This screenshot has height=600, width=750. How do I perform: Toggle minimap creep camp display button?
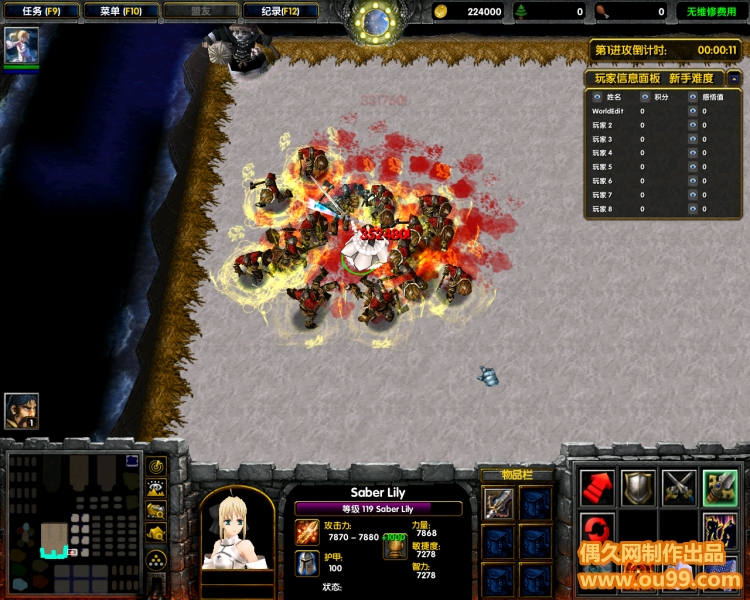157,533
